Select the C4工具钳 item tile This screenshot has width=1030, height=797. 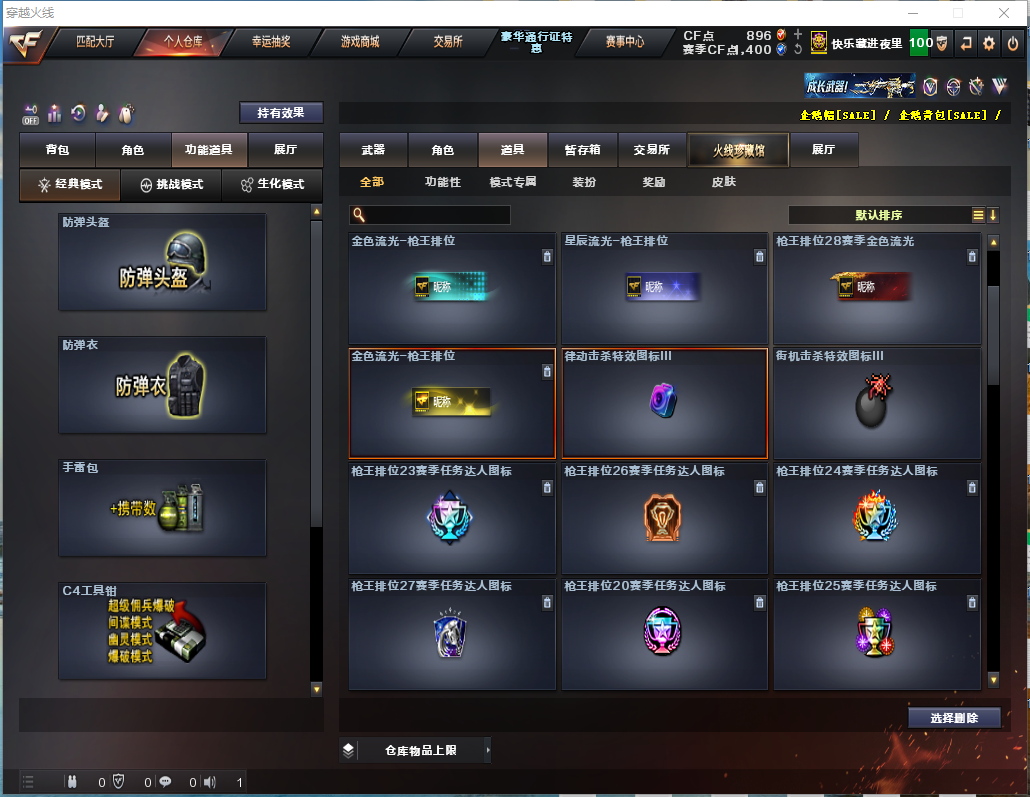162,630
